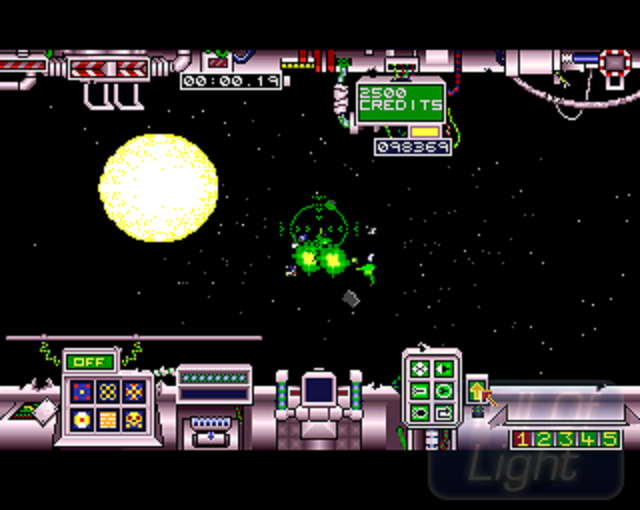The height and width of the screenshot is (510, 640).
Task: Click the green exit arrow button
Action: 443,412
